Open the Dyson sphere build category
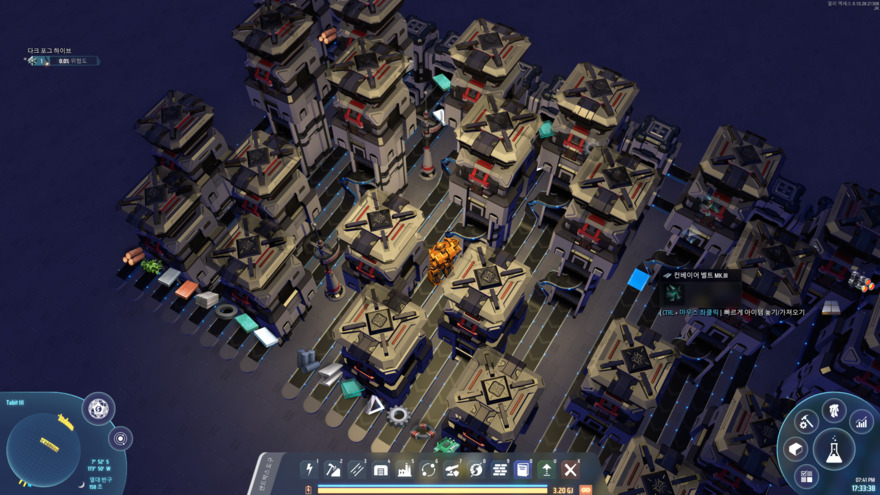880x495 pixels. tap(476, 469)
